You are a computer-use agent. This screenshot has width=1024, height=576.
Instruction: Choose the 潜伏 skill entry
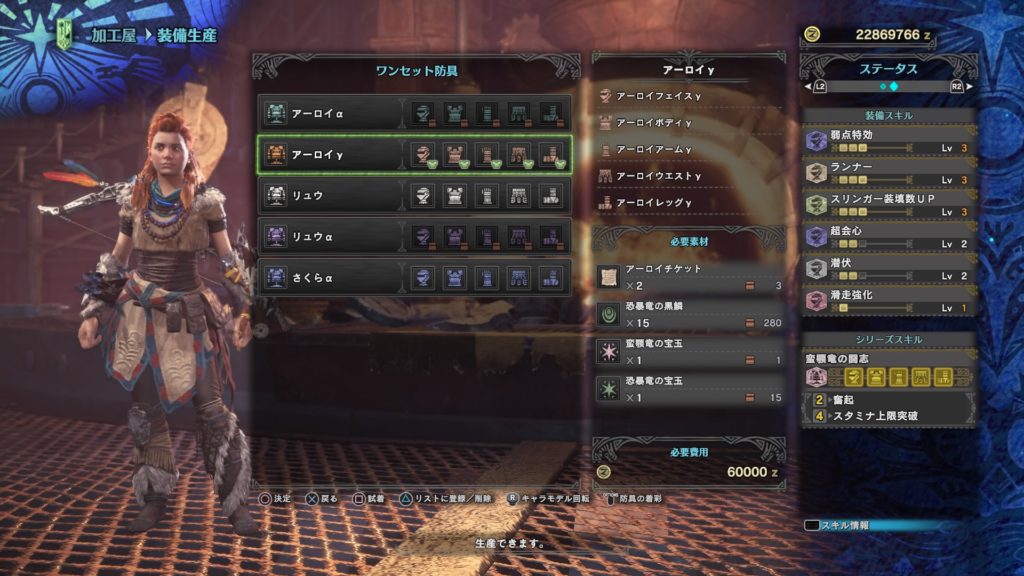(x=889, y=268)
